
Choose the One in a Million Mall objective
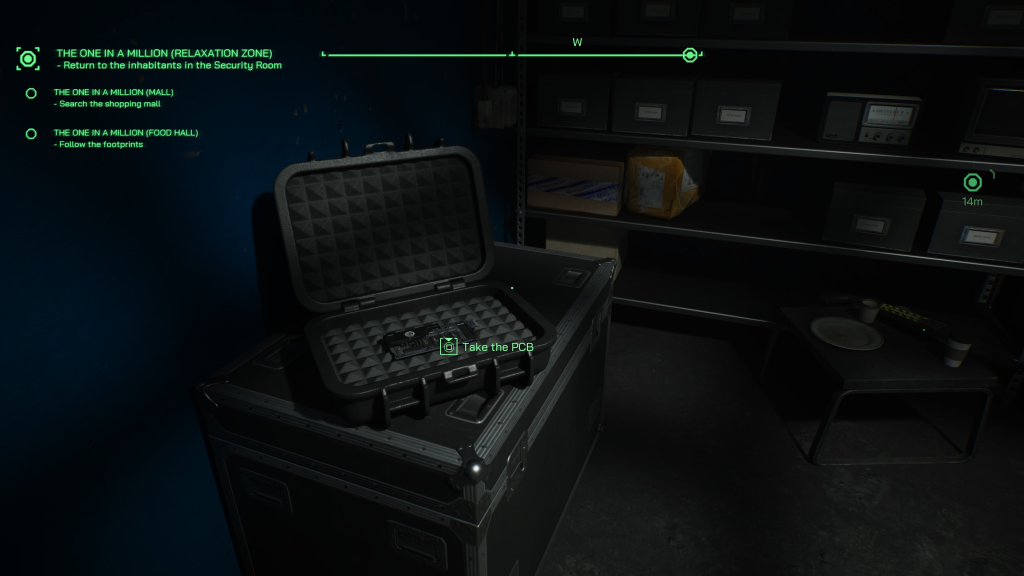click(113, 93)
